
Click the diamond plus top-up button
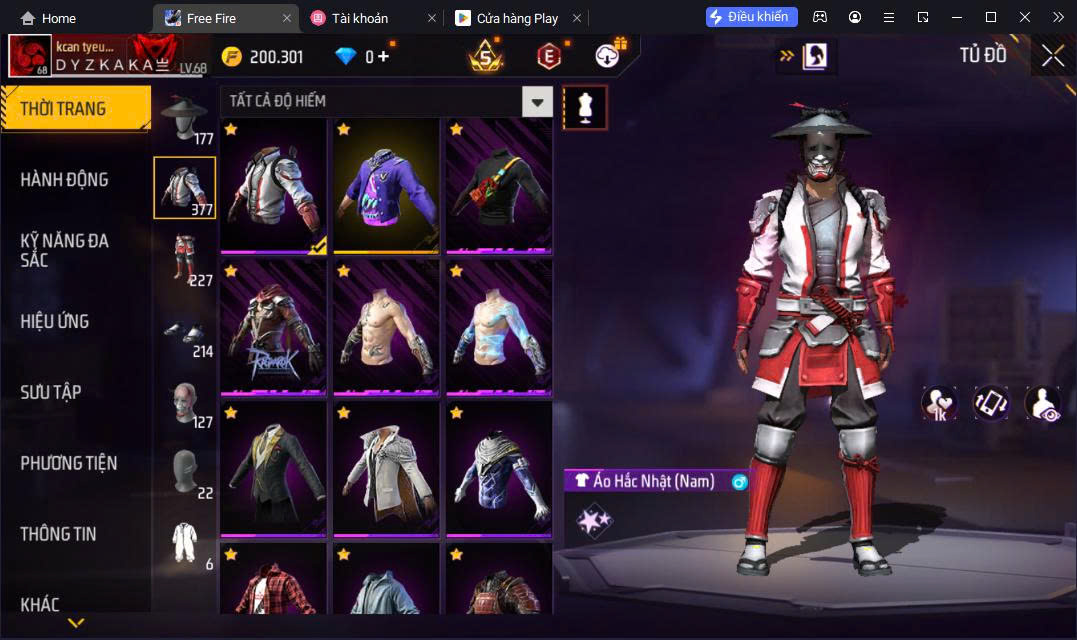tap(383, 57)
